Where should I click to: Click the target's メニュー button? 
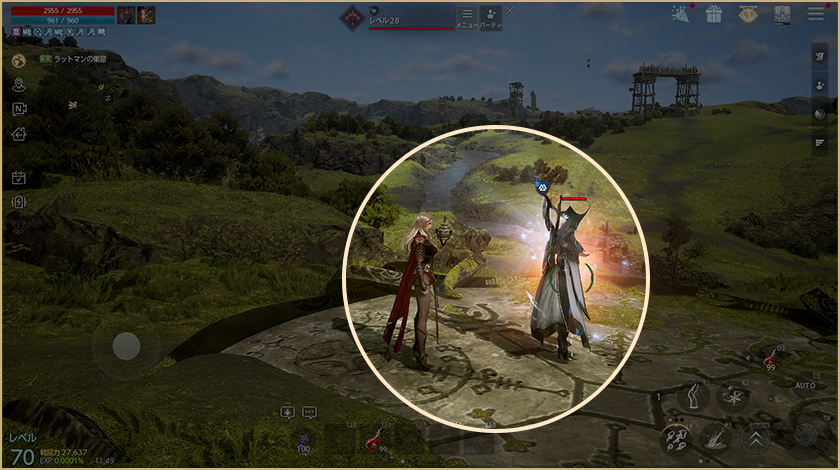click(467, 17)
